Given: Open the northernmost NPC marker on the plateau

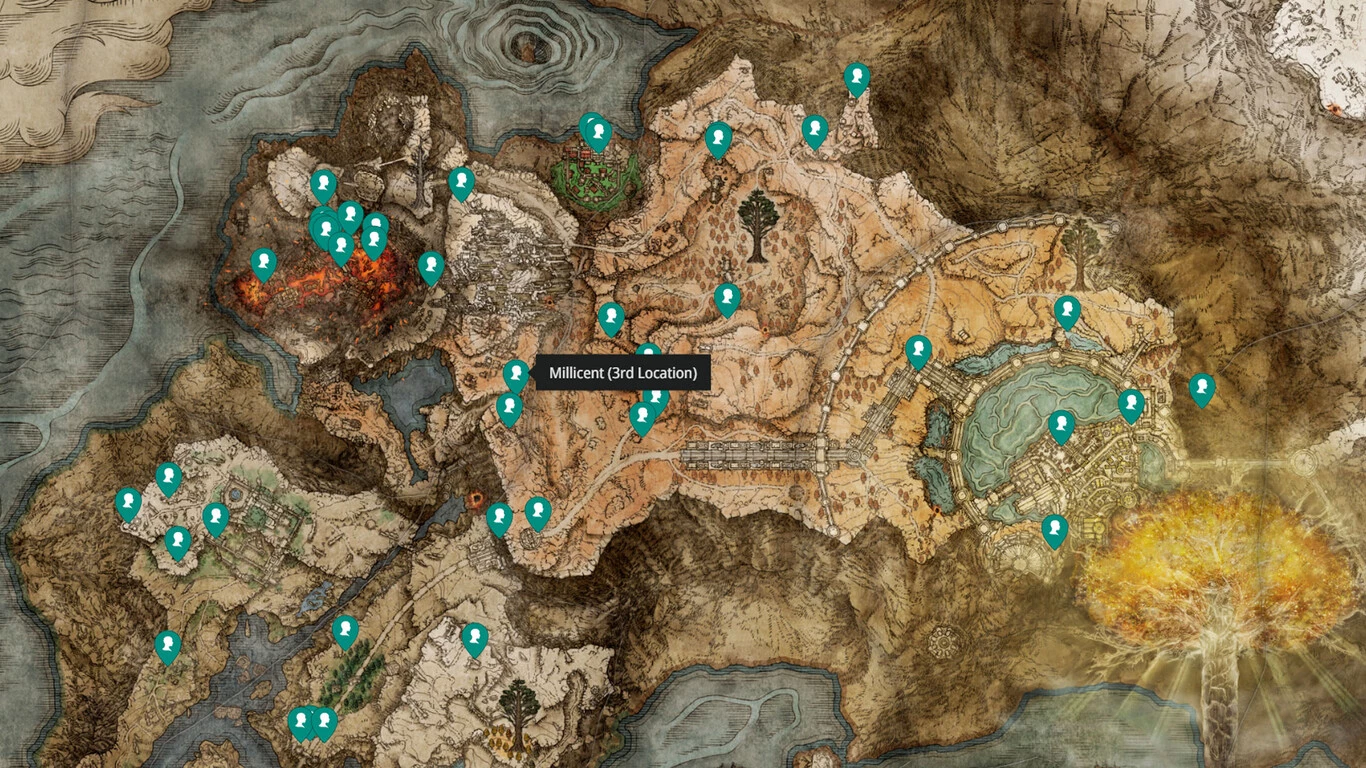Looking at the screenshot, I should click(x=856, y=78).
